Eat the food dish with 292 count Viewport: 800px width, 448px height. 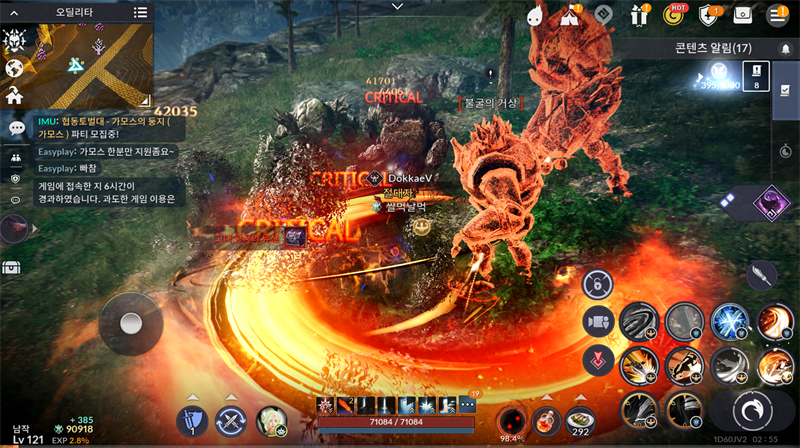(x=578, y=420)
